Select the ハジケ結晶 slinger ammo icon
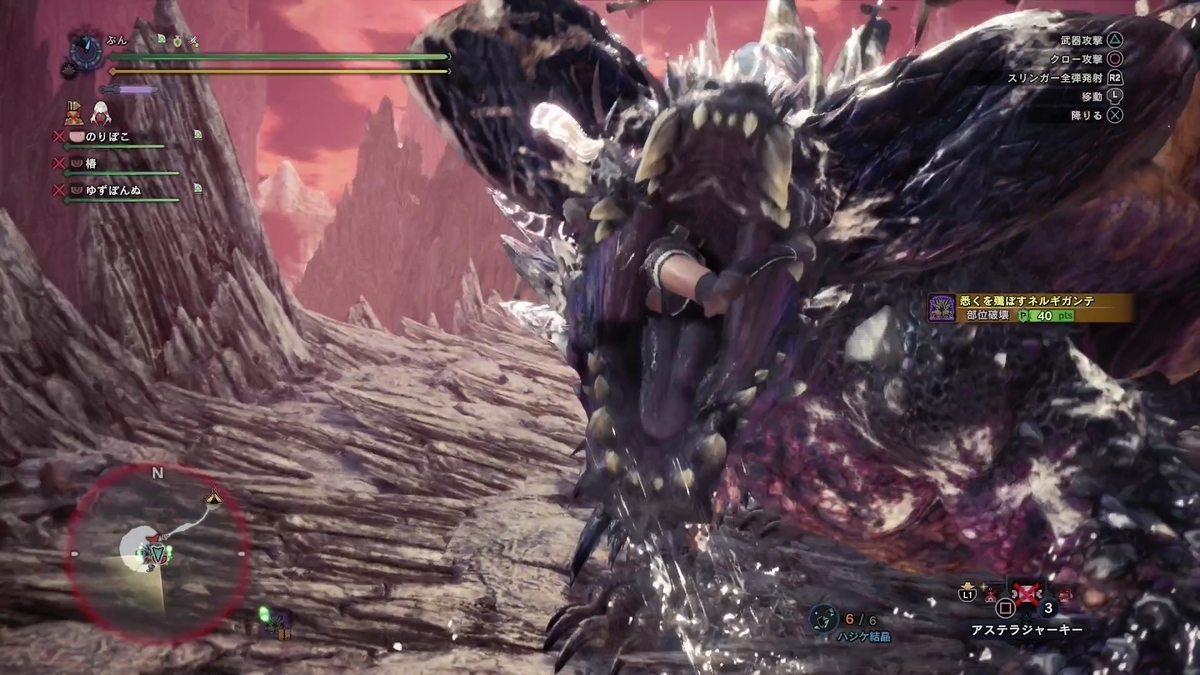Image resolution: width=1200 pixels, height=675 pixels. (x=825, y=619)
